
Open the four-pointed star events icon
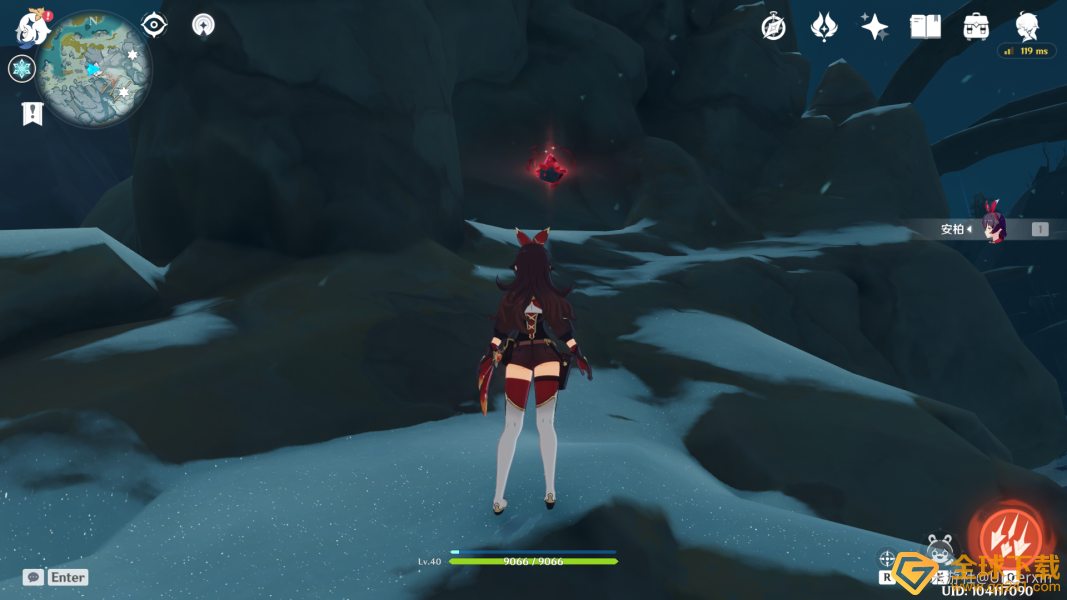pyautogui.click(x=875, y=27)
